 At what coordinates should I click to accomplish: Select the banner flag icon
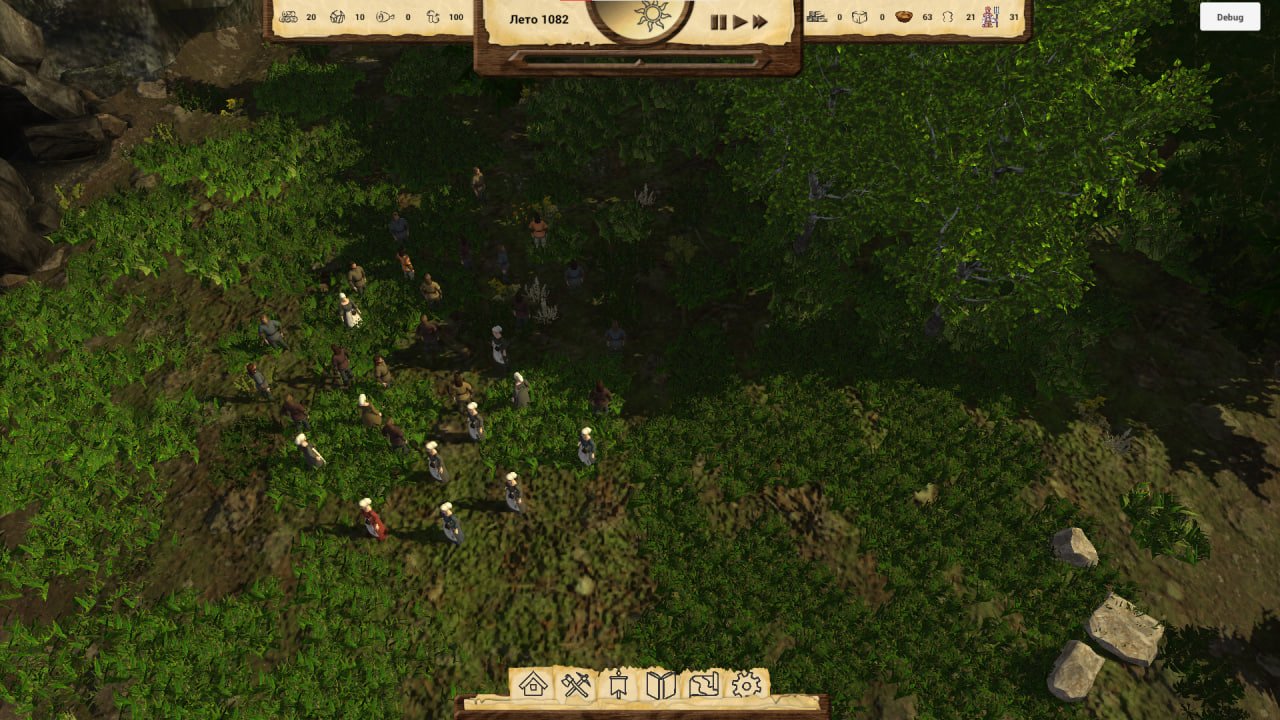pyautogui.click(x=618, y=685)
